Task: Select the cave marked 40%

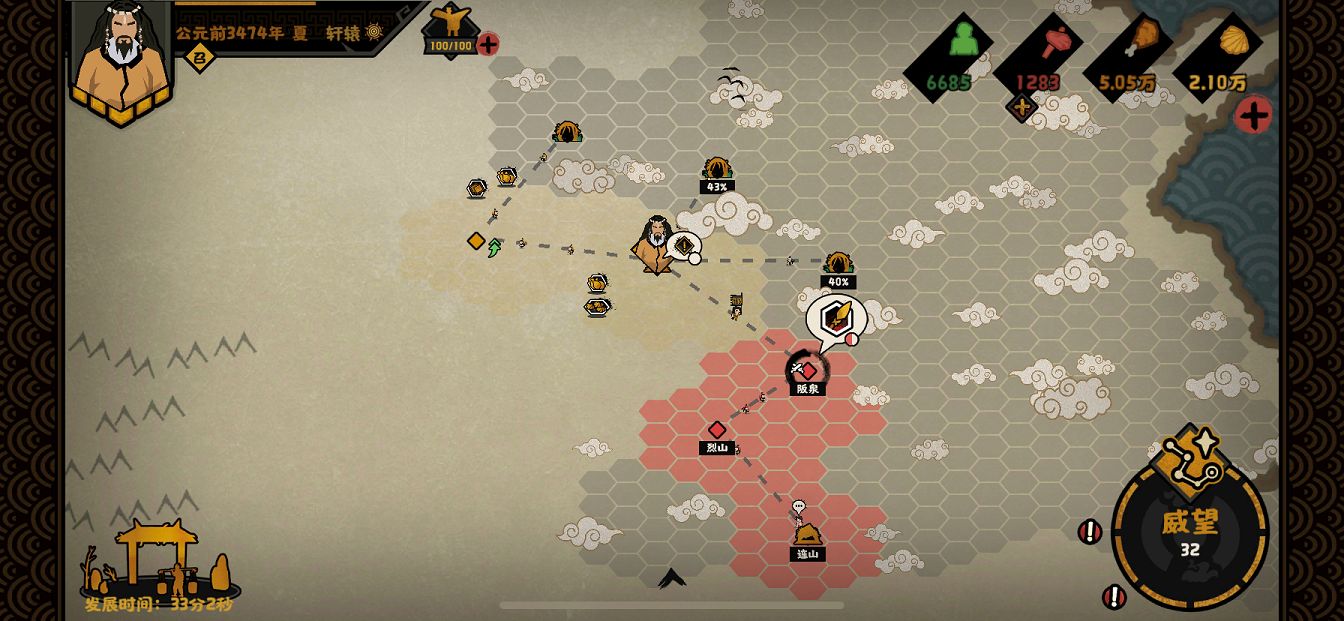Action: click(x=838, y=264)
